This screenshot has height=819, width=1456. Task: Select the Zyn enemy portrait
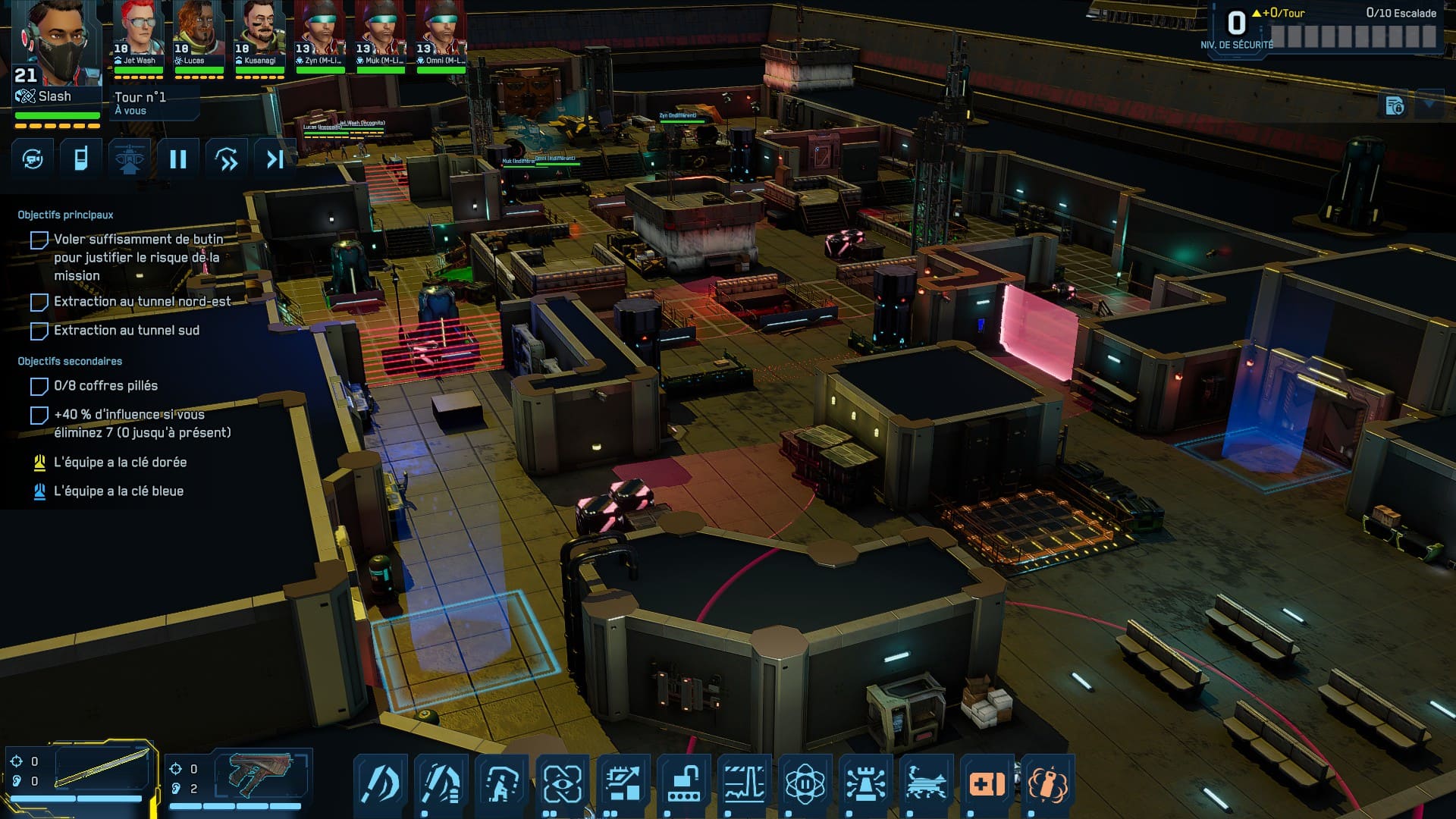[319, 34]
